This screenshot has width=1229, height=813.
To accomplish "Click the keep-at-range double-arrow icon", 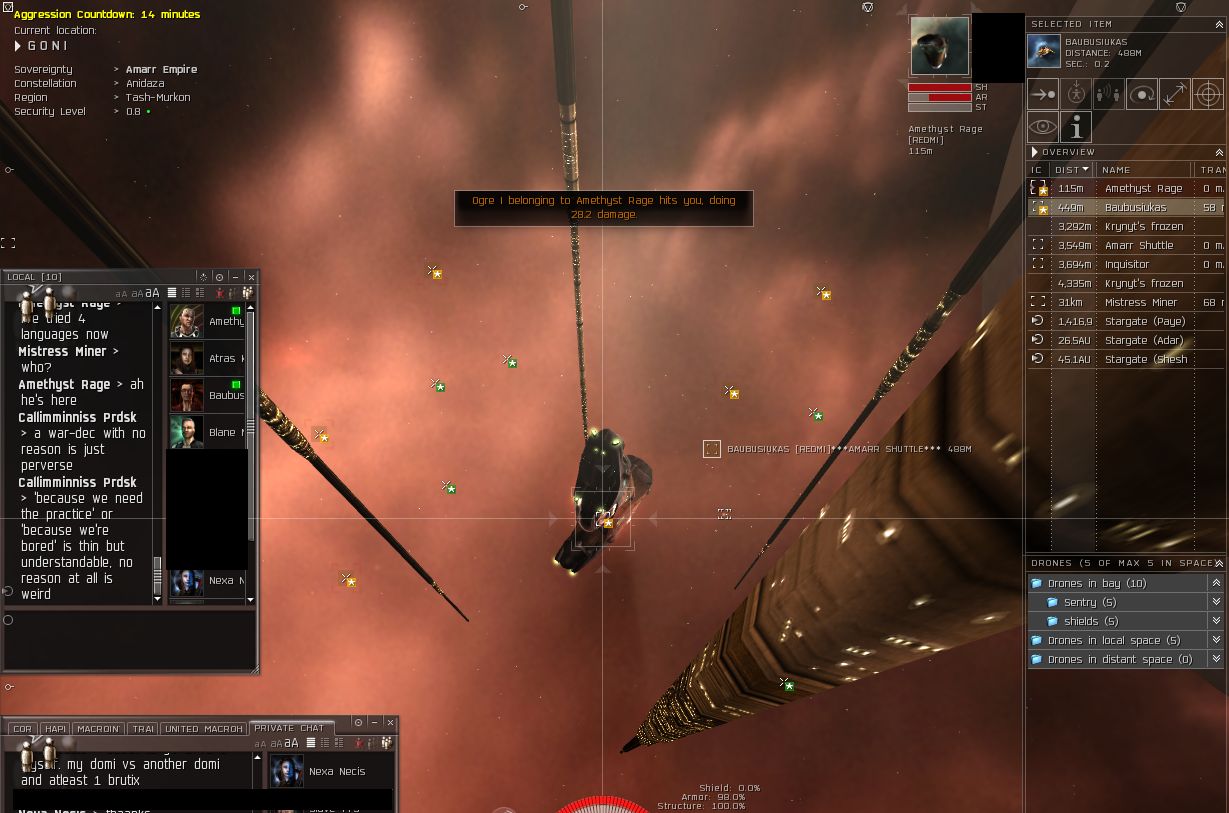I will tap(1175, 95).
